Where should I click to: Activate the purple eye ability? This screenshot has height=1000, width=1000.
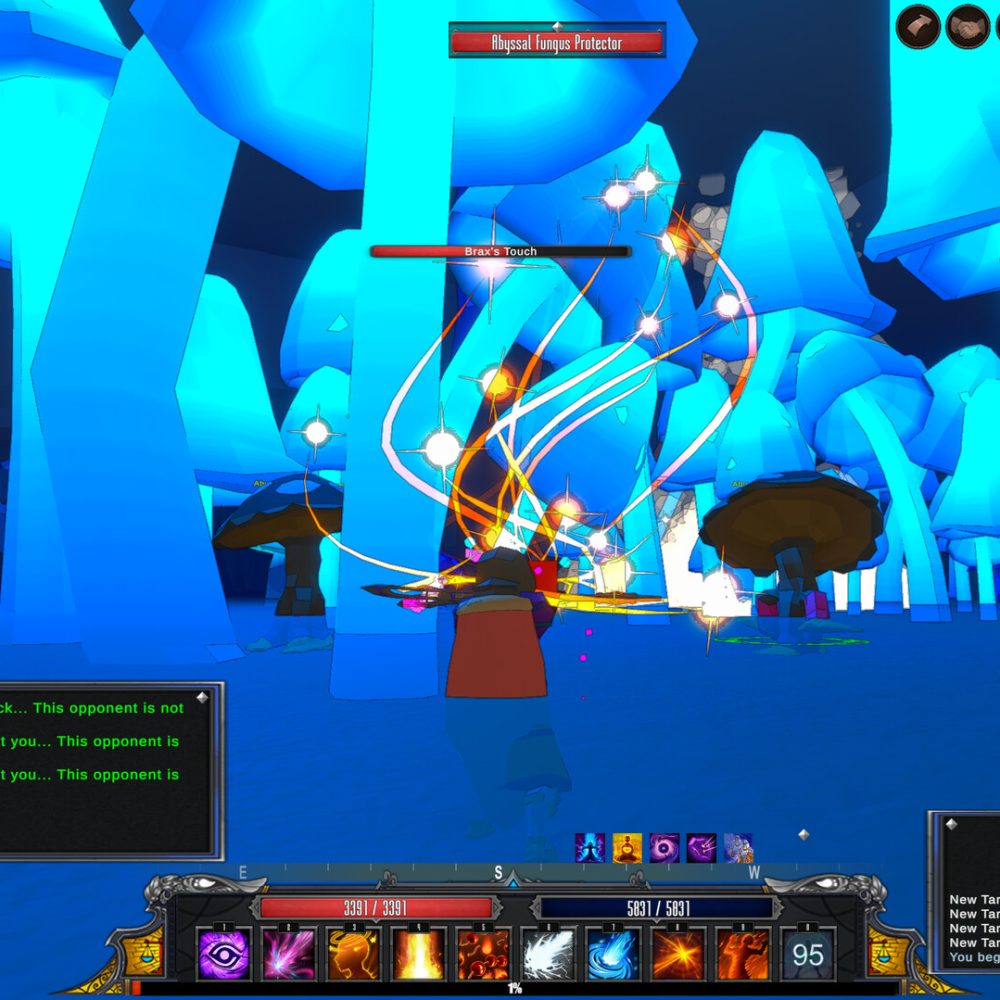223,954
